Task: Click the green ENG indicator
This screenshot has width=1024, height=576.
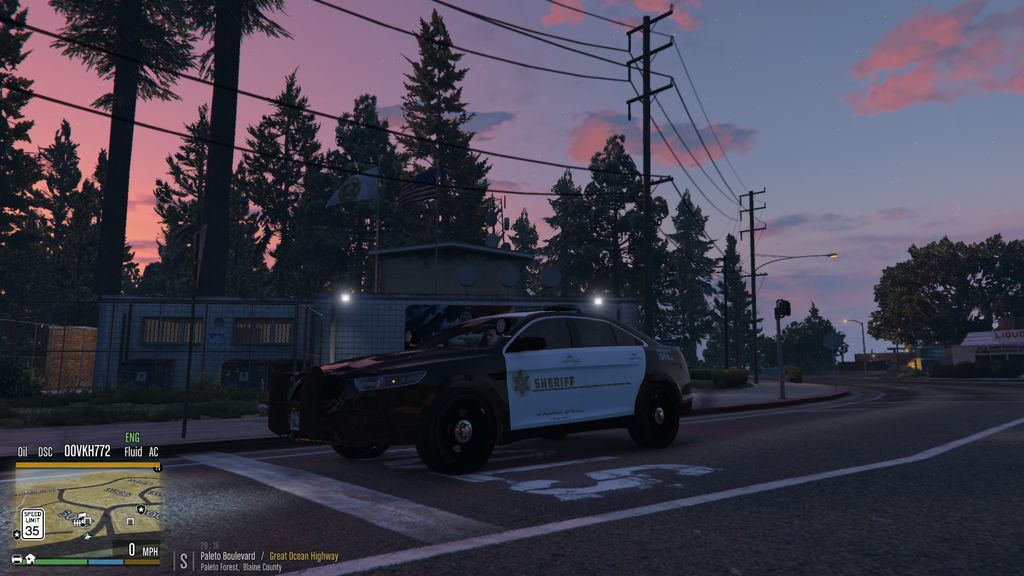Action: point(132,438)
